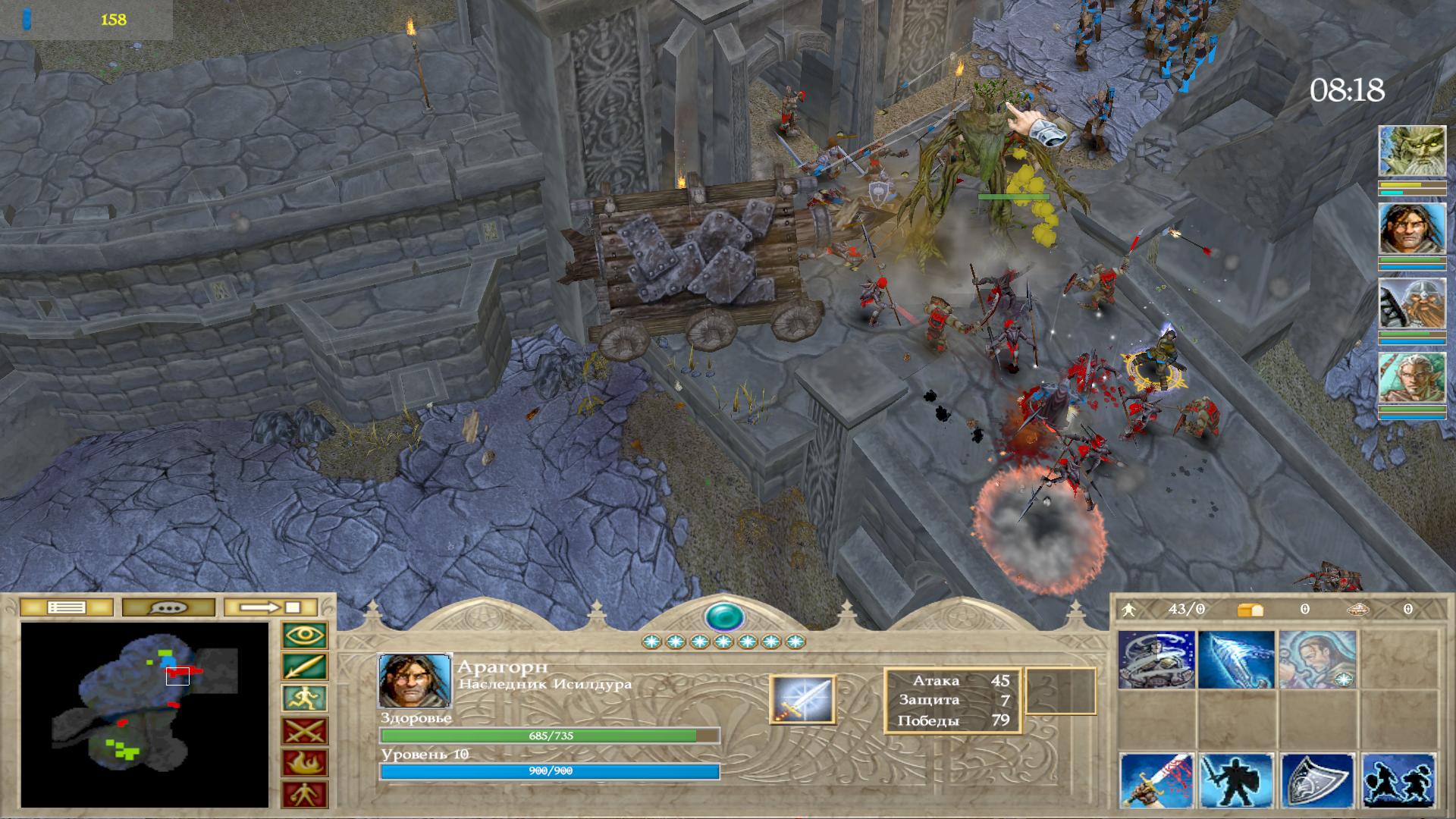Image resolution: width=1456 pixels, height=819 pixels.
Task: Cast the praying hooded man ability
Action: click(1317, 659)
